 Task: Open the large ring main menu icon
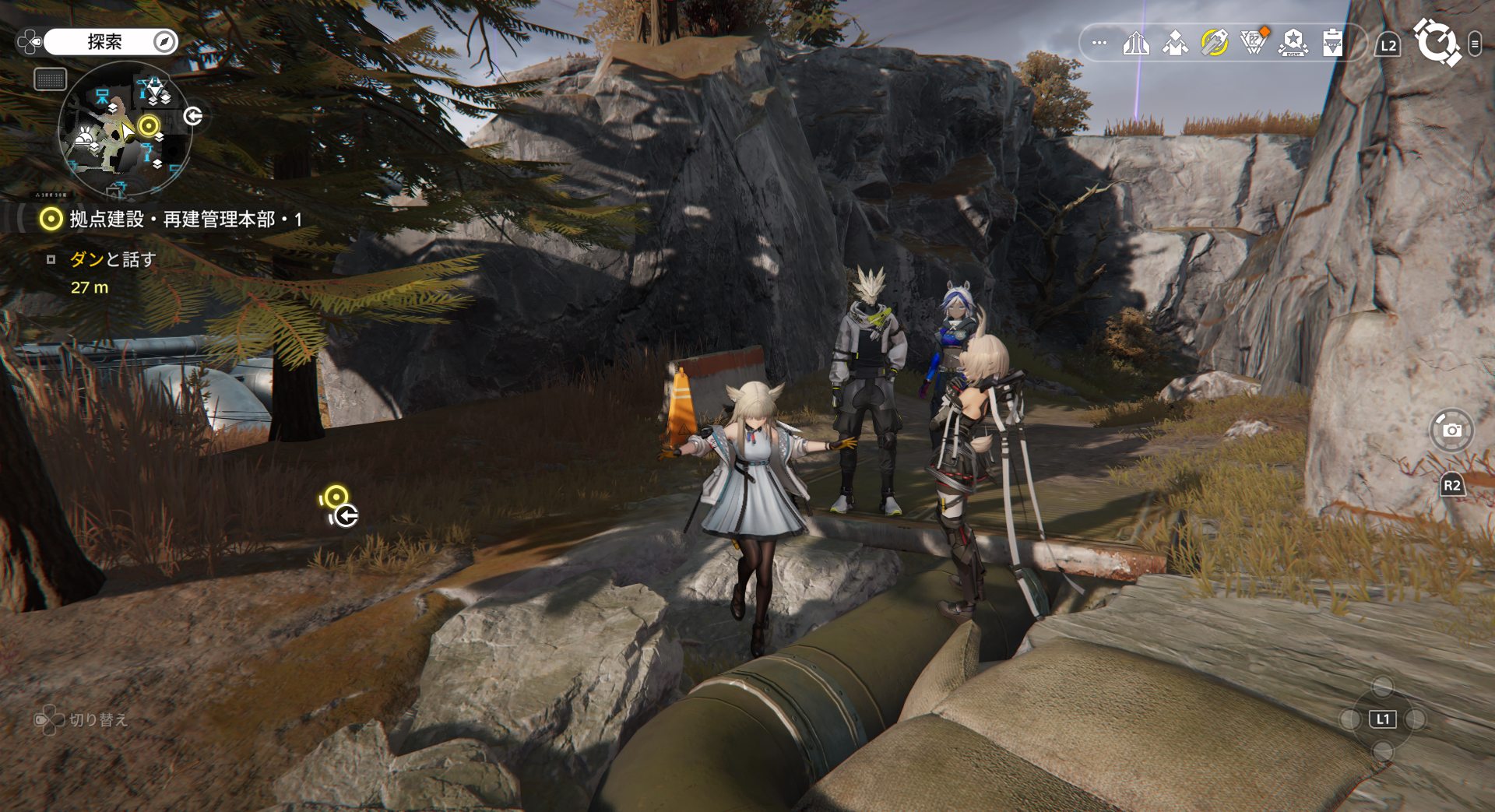tap(1437, 43)
